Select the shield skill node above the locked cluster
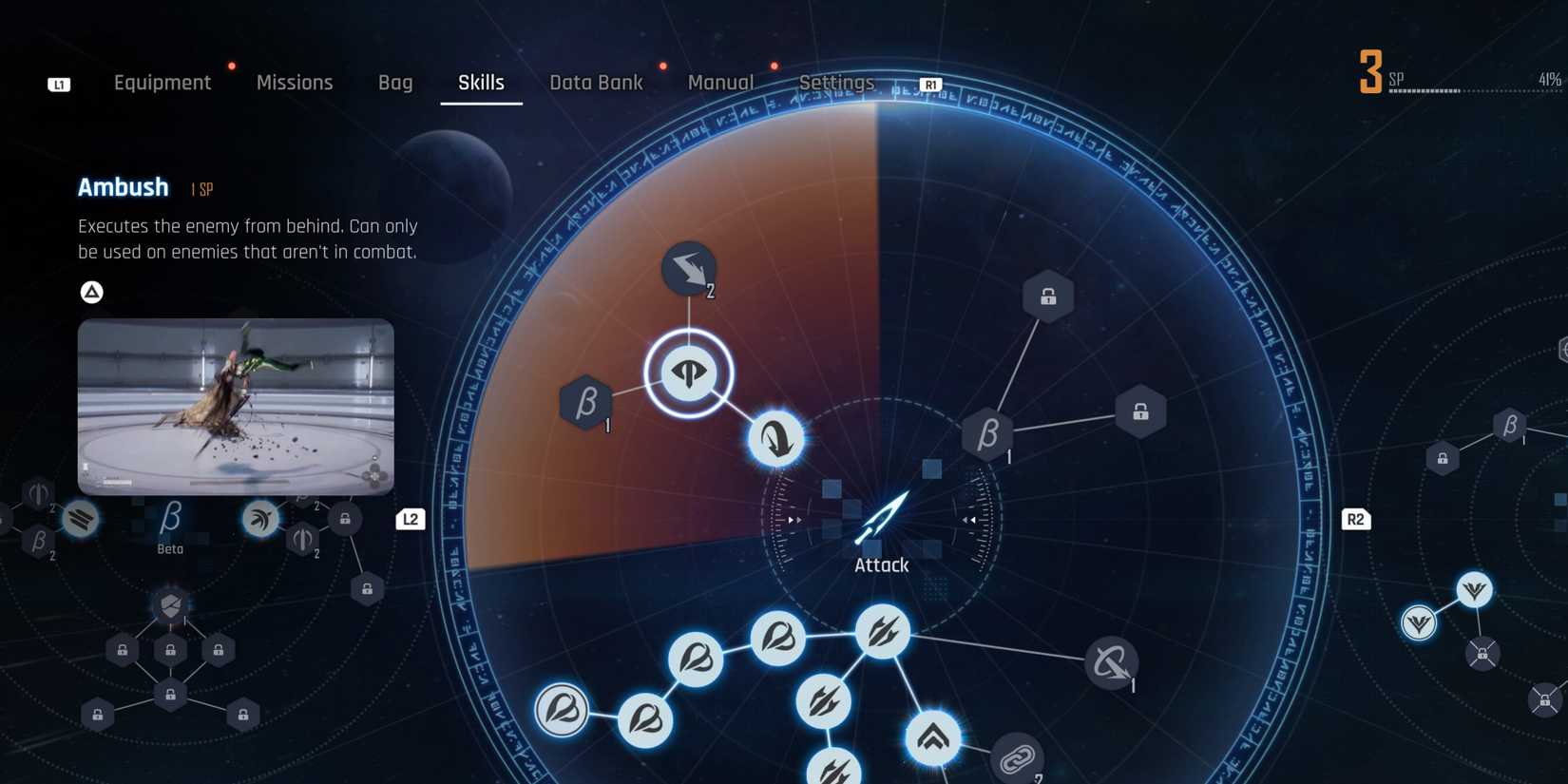 point(169,604)
